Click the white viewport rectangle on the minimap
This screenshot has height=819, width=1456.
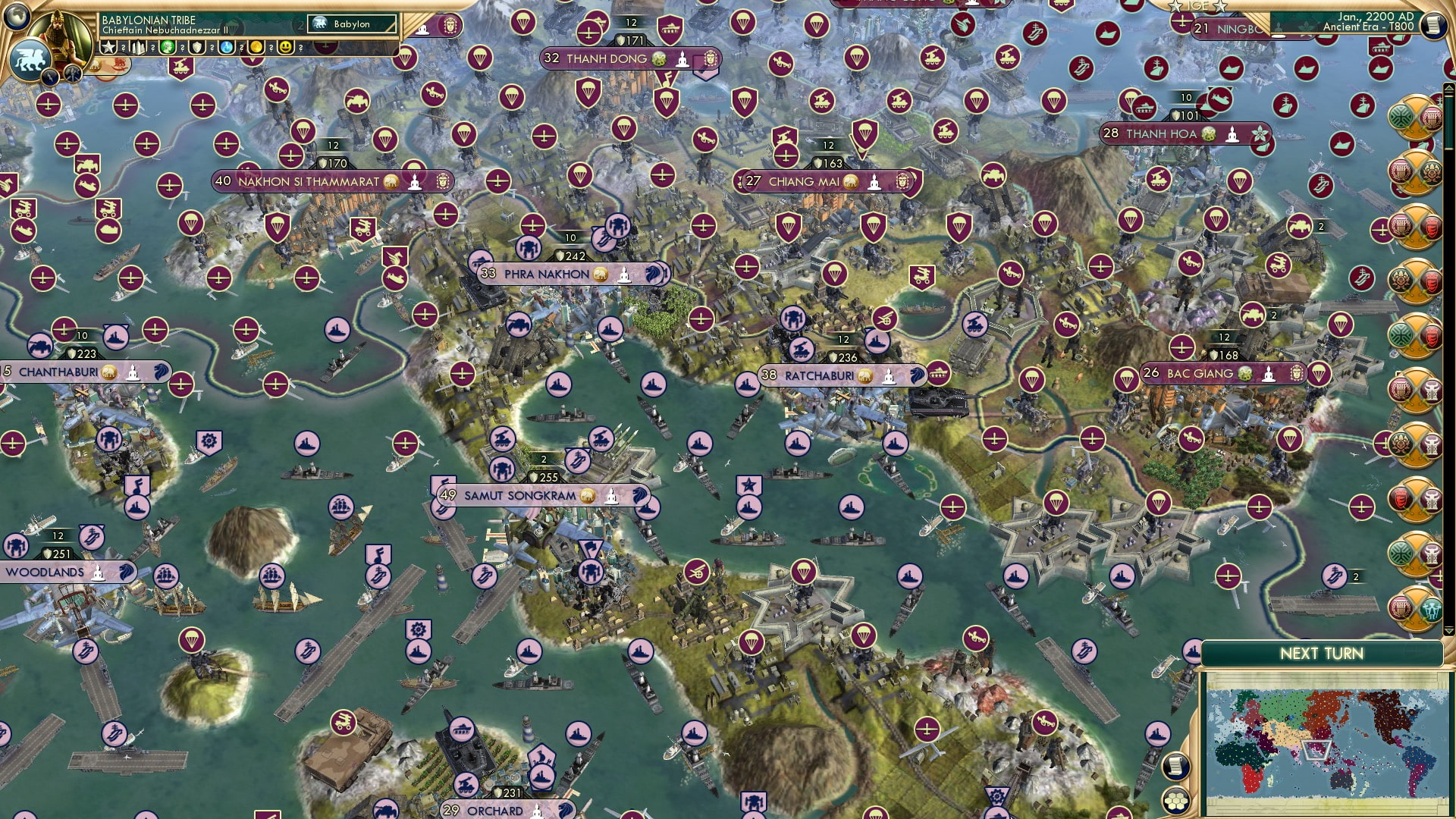point(1316,750)
